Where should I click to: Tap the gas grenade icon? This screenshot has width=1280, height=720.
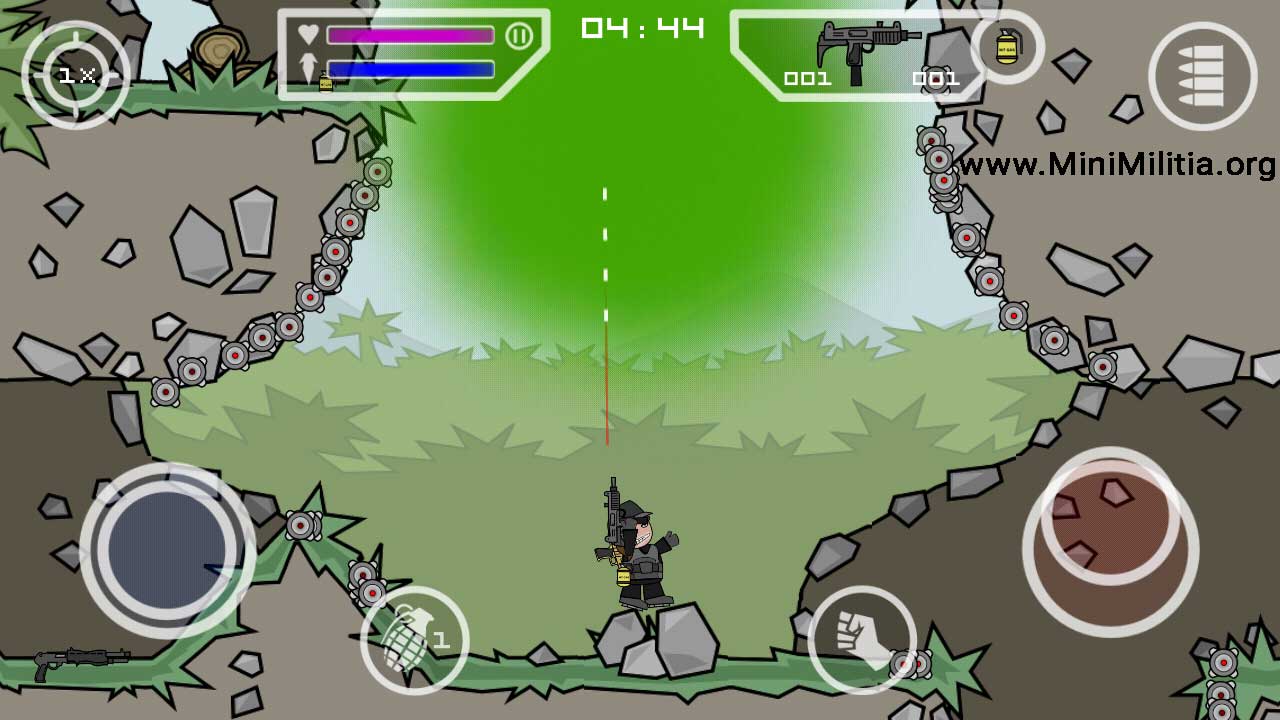pos(1005,48)
